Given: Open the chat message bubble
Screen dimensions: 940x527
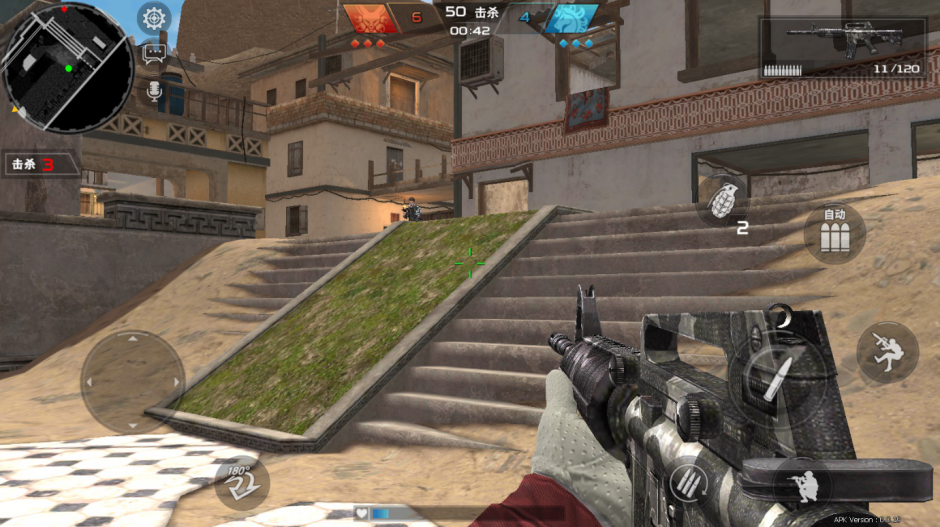Looking at the screenshot, I should pos(154,55).
